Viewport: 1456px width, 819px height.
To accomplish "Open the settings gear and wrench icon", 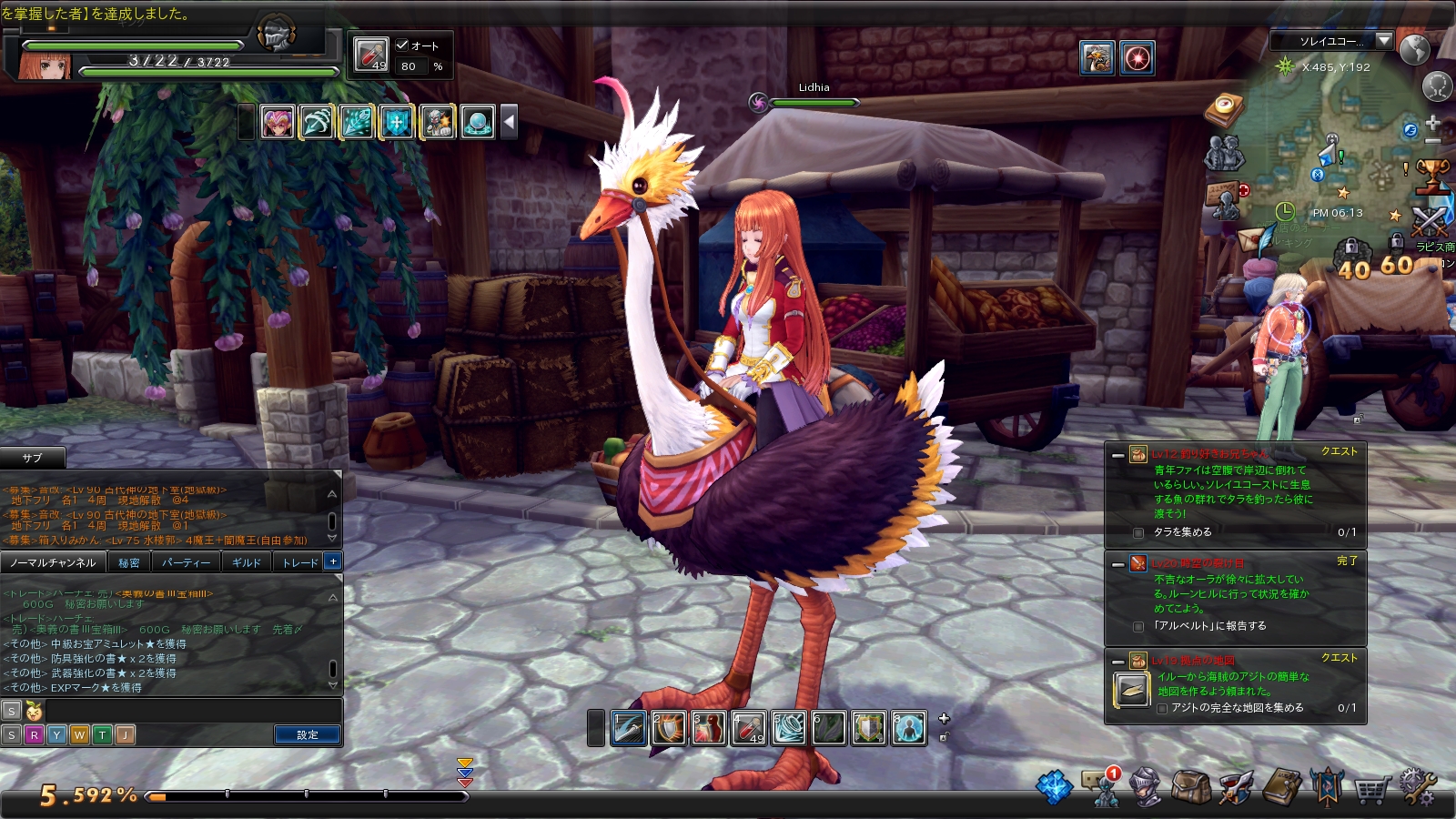I will pyautogui.click(x=1418, y=786).
